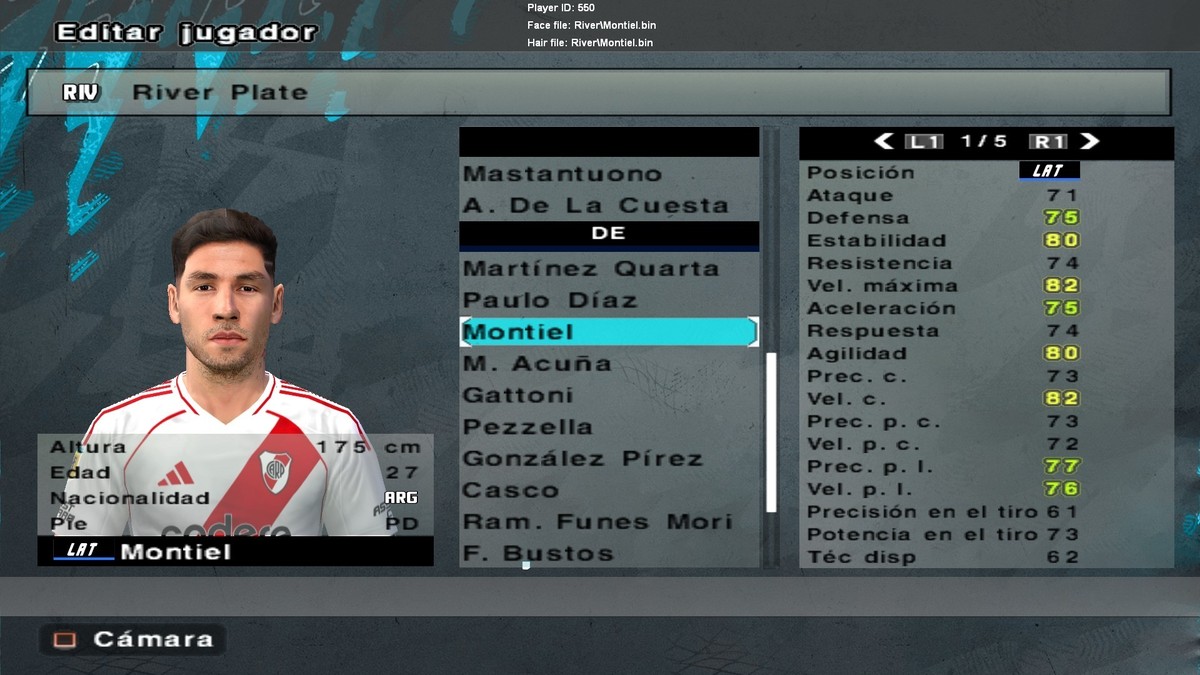Go to the next stats page arrow
The image size is (1200, 675).
(x=1090, y=142)
